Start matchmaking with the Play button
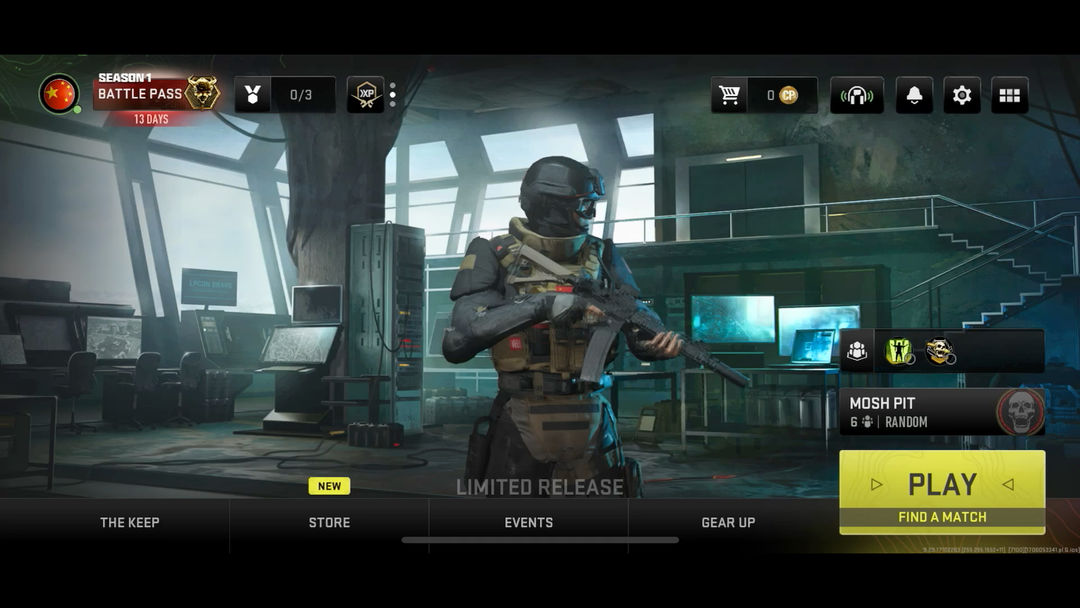The image size is (1080, 608). (x=942, y=491)
